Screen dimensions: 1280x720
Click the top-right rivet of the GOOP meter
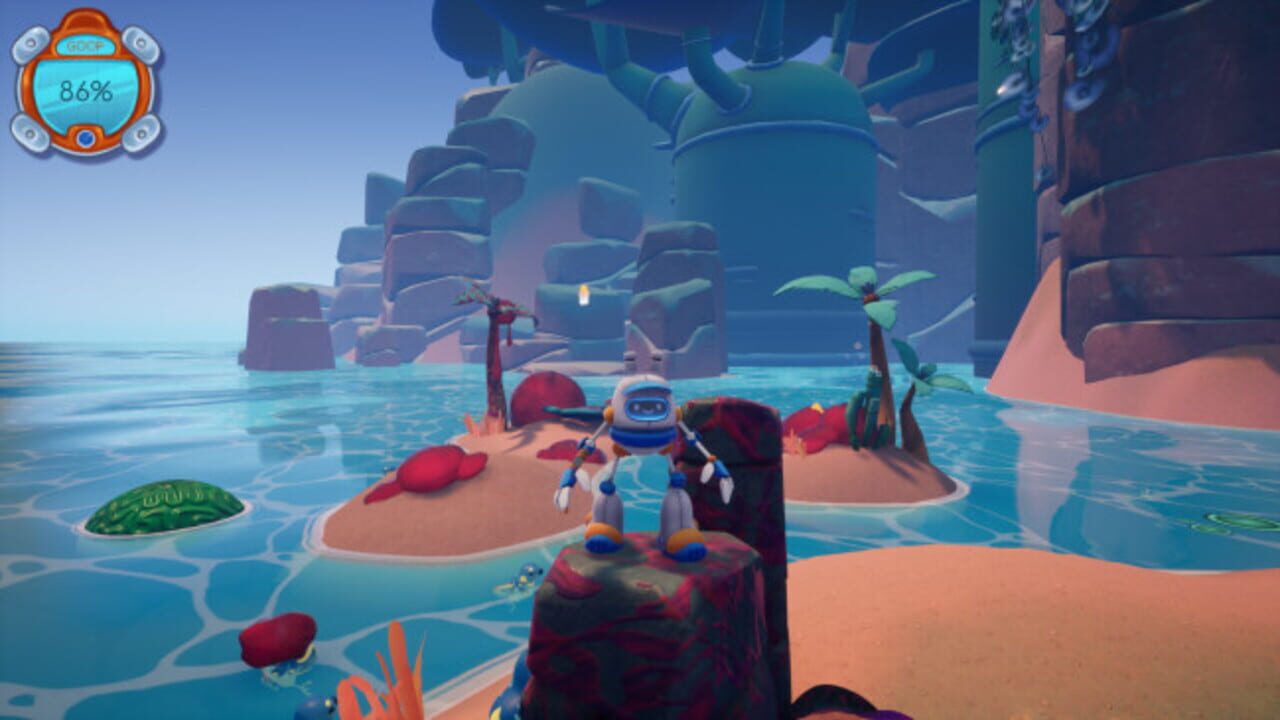click(x=141, y=43)
